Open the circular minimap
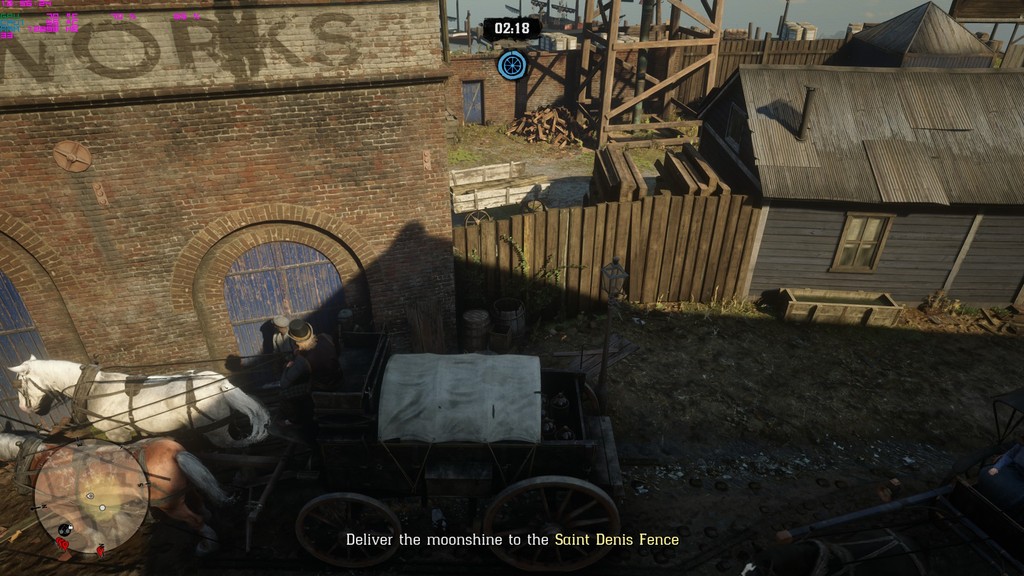This screenshot has height=576, width=1024. [91, 497]
